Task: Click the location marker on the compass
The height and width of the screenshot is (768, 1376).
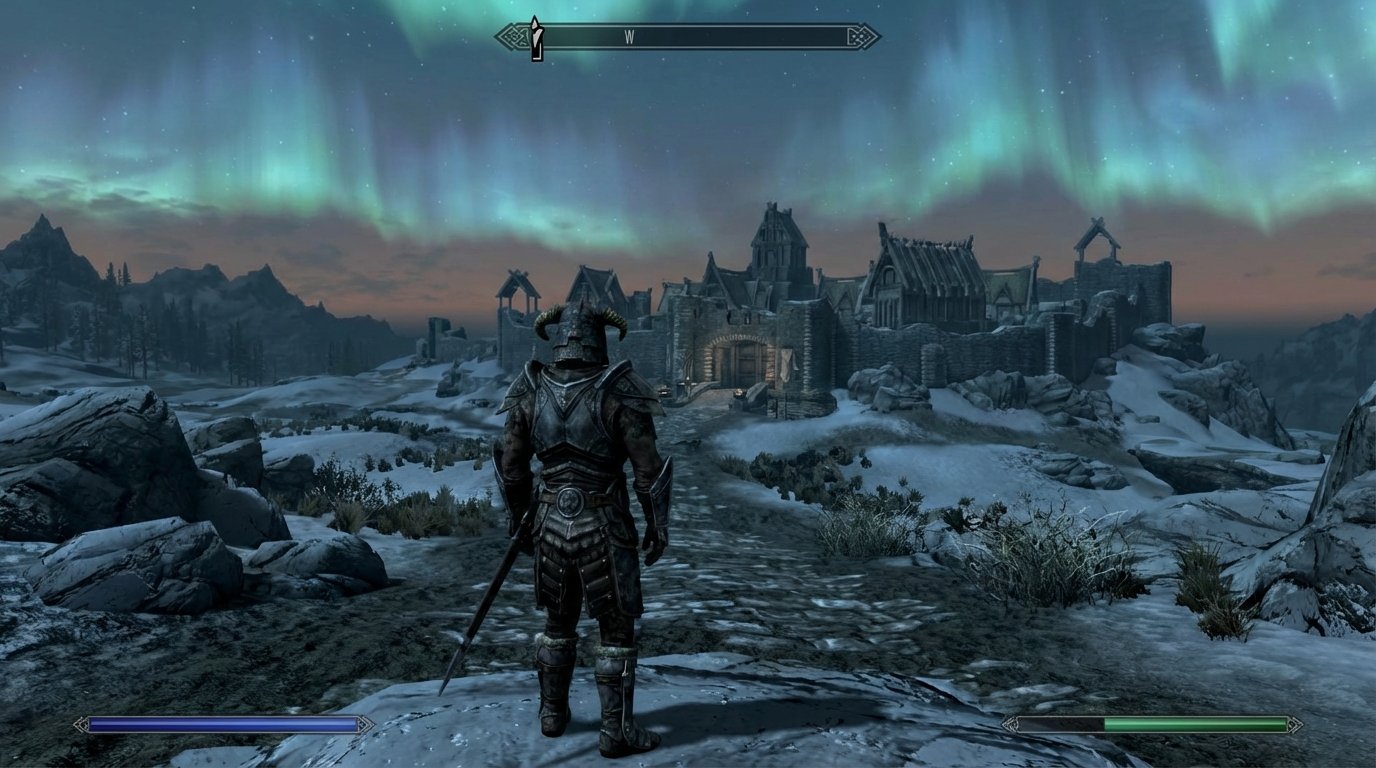Action: pyautogui.click(x=537, y=33)
